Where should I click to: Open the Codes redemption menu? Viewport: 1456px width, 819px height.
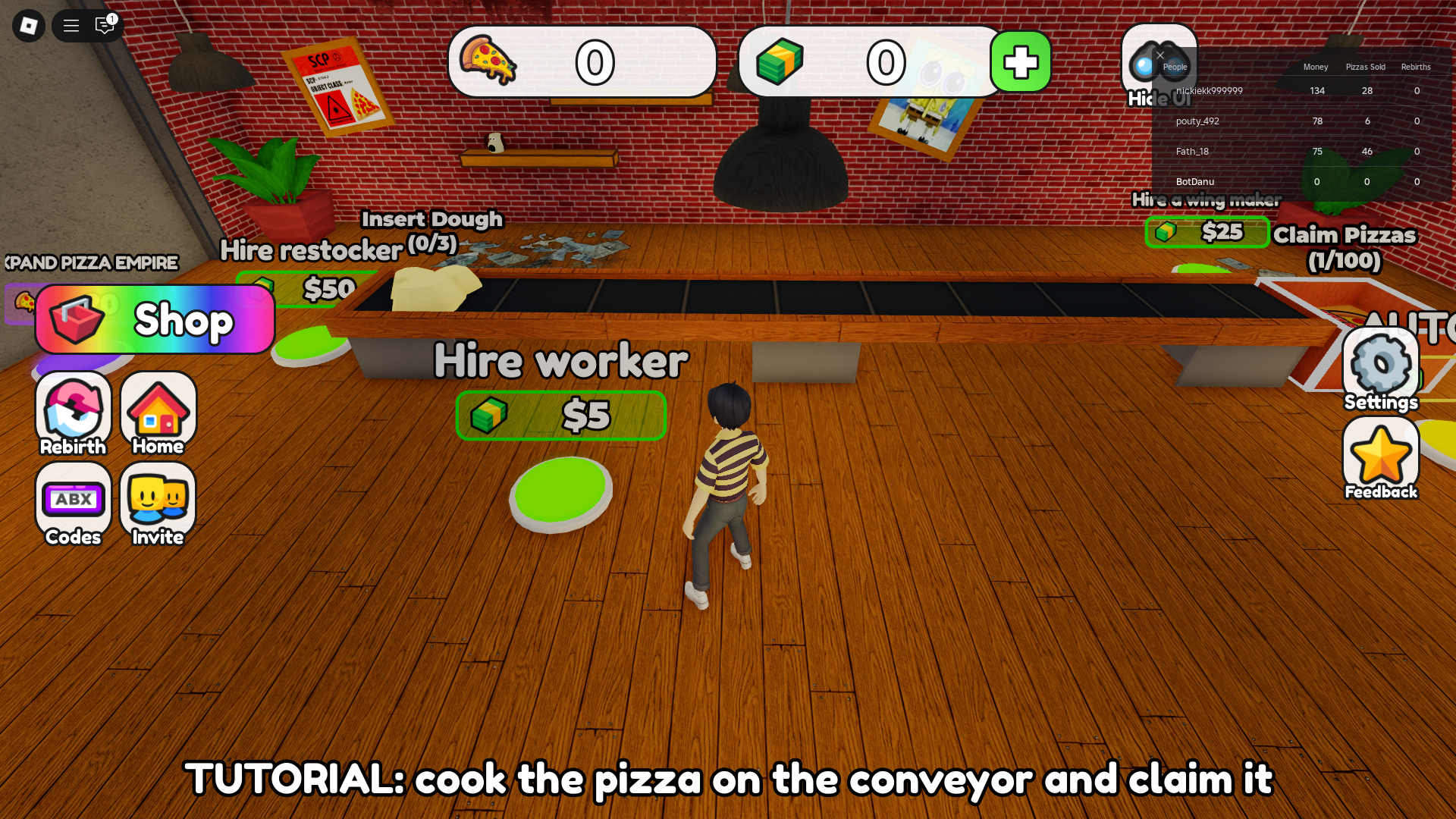pos(74,504)
